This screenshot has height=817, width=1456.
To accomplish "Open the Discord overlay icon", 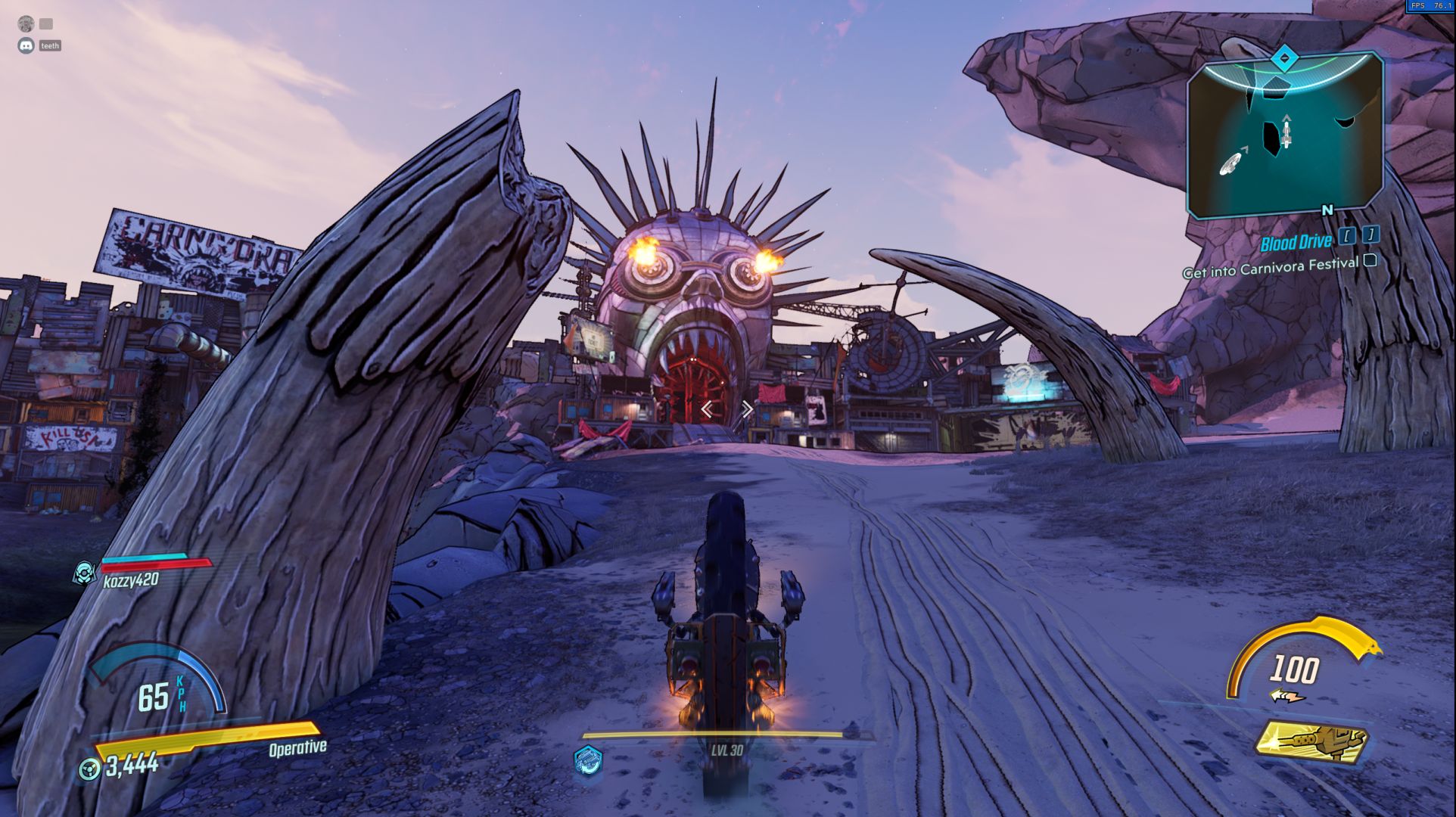I will 26,45.
